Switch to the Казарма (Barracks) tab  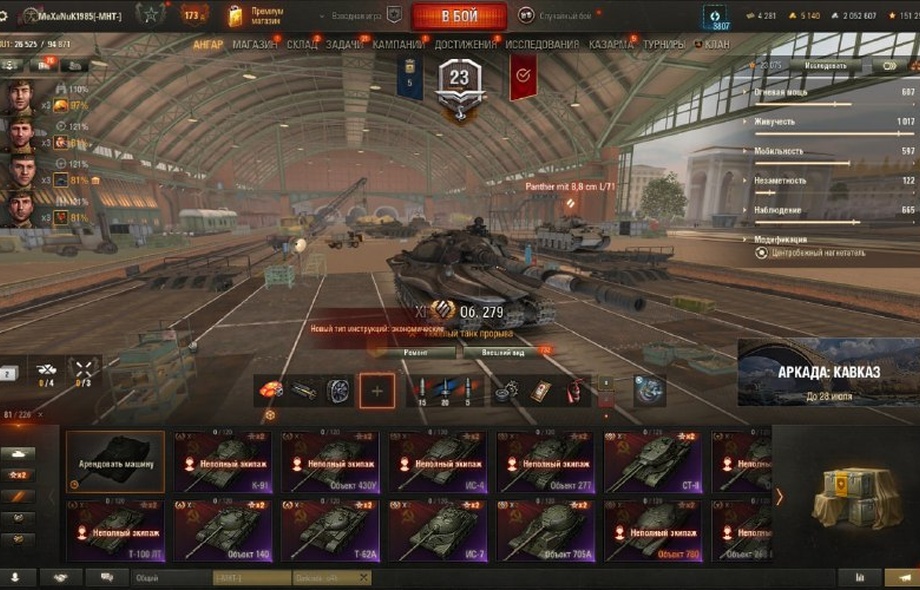610,45
